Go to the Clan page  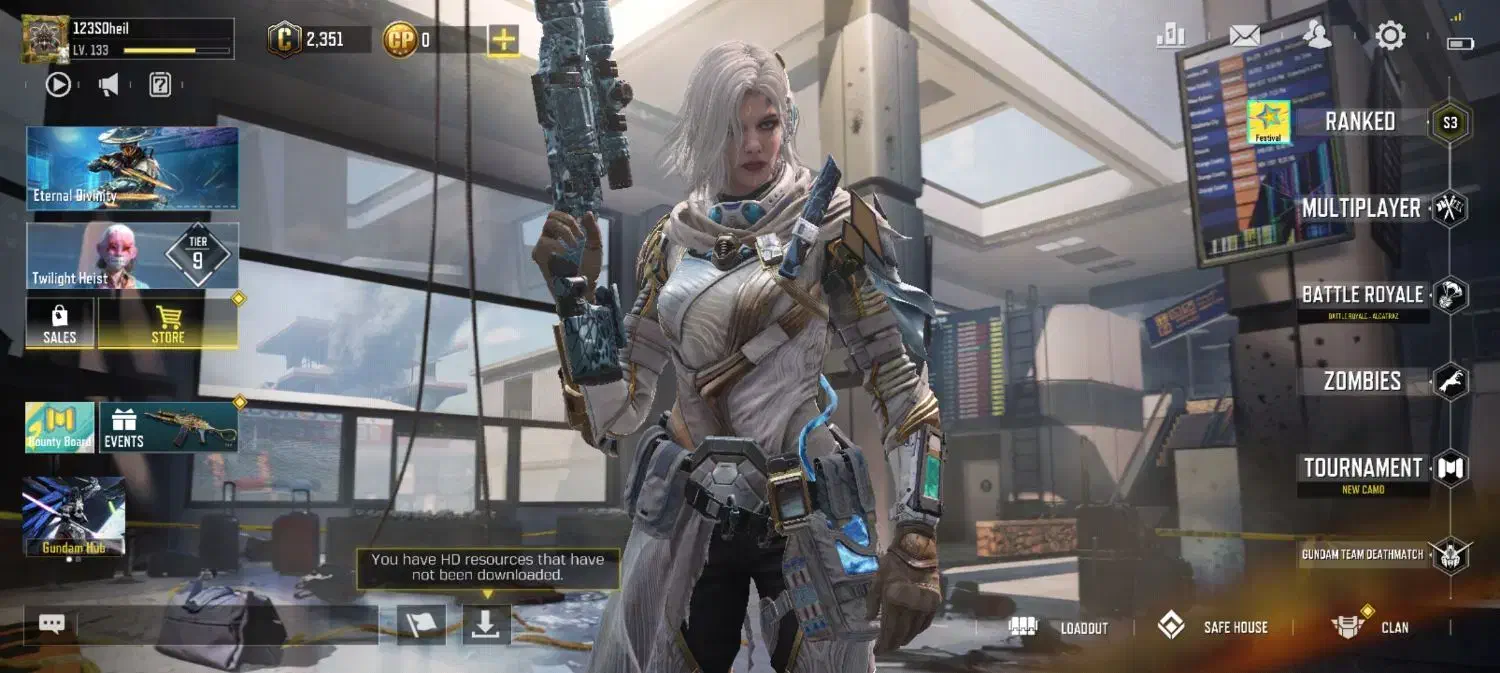pyautogui.click(x=1371, y=628)
